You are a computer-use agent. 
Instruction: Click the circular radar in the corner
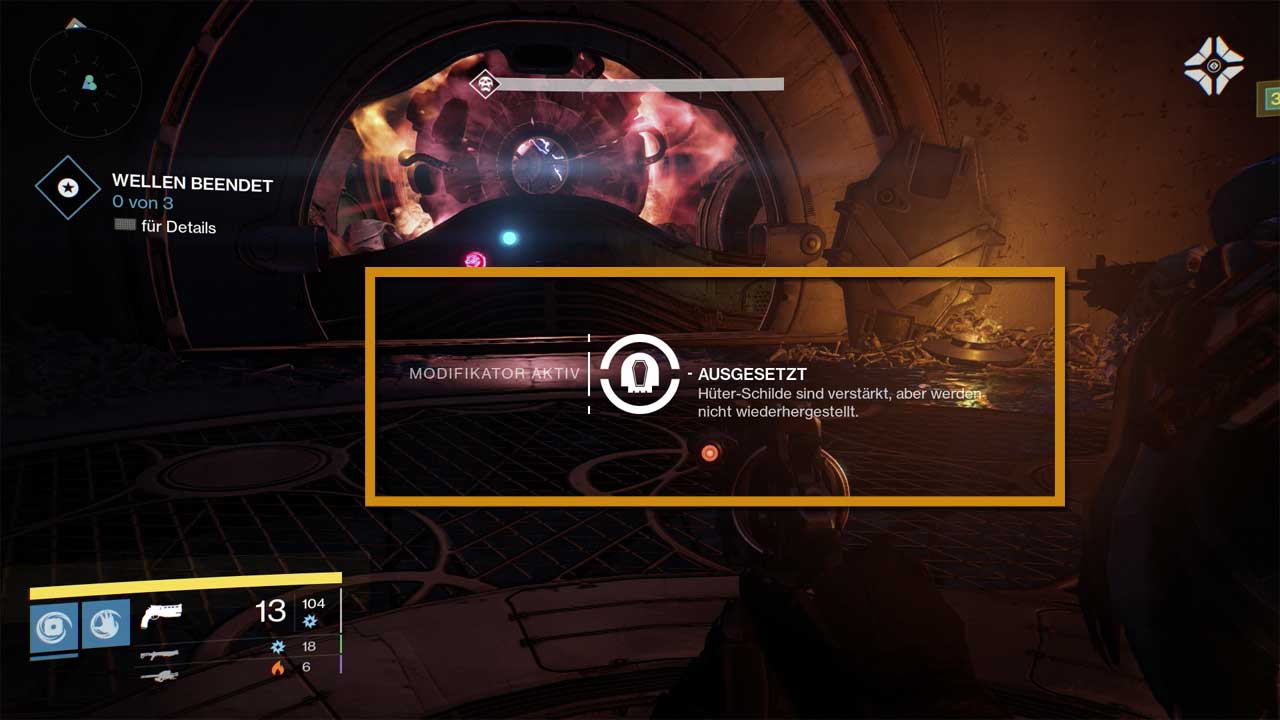tap(86, 80)
